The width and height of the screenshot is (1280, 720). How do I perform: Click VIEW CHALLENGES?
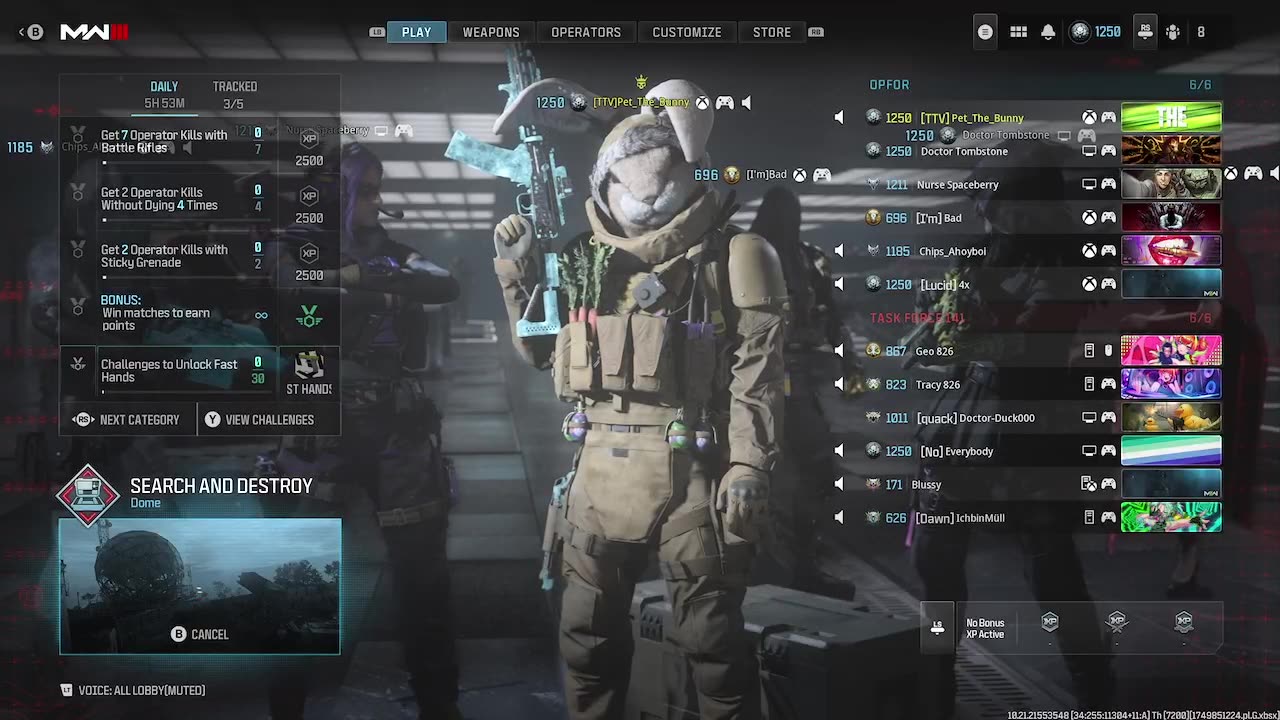click(259, 420)
